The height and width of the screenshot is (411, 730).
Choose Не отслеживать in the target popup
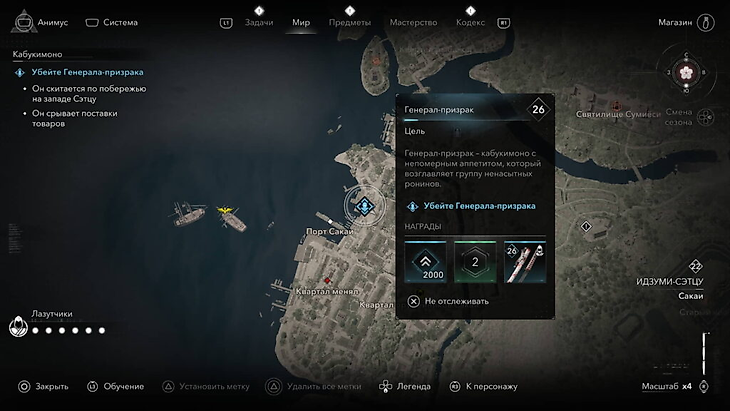point(448,301)
